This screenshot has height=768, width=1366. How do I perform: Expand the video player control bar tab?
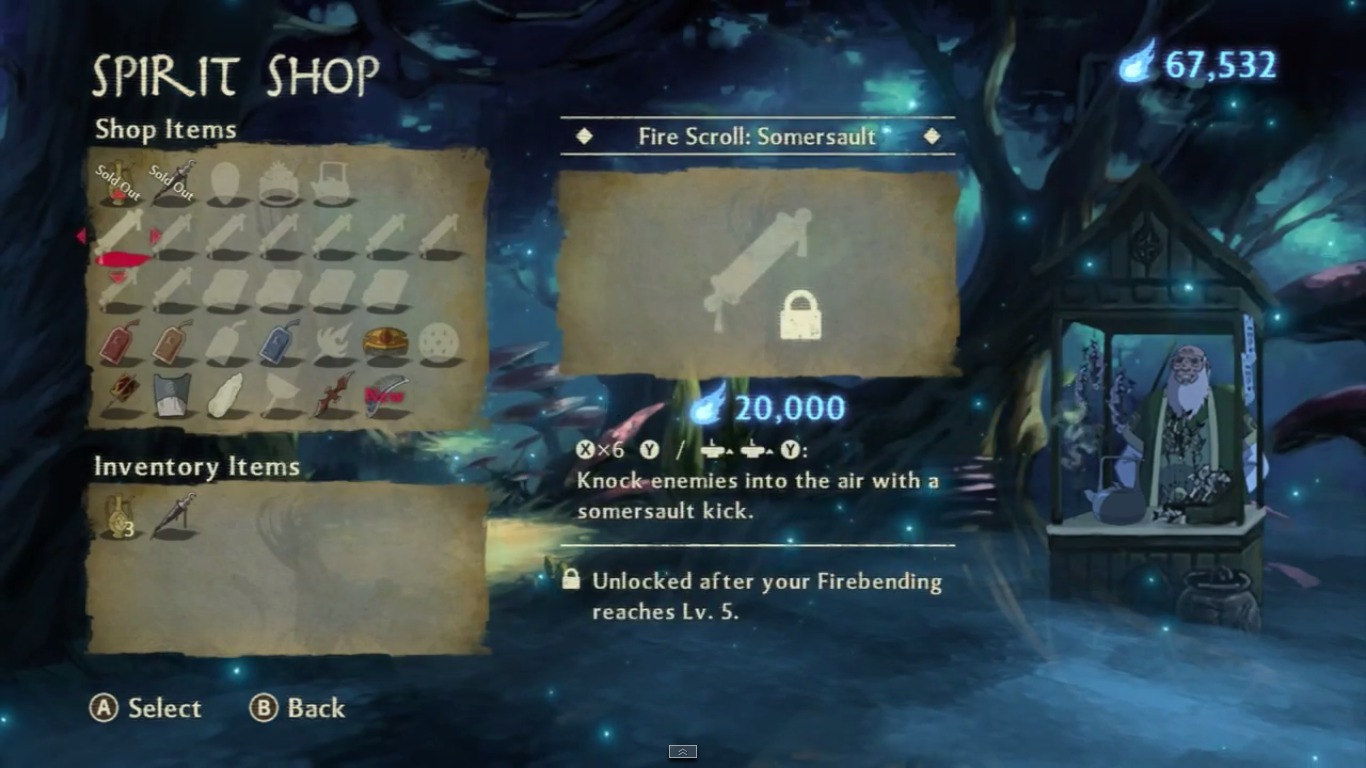[683, 752]
